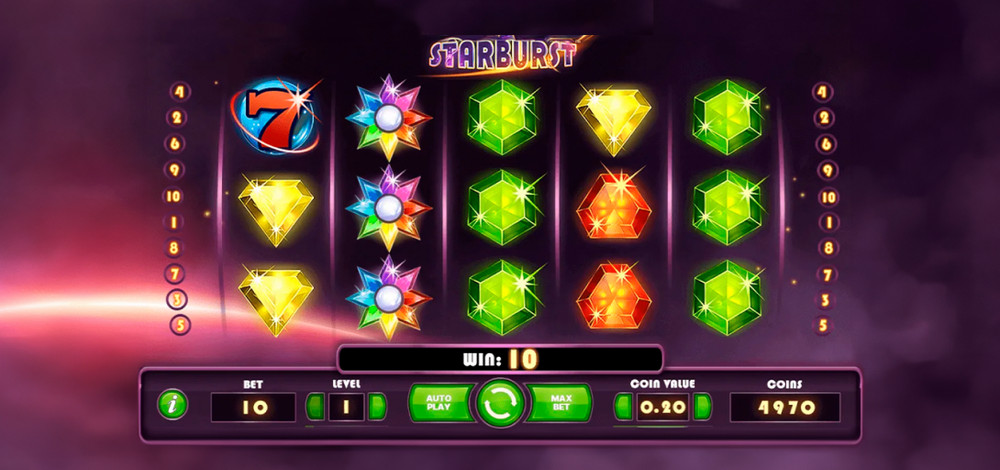Increase the coin value
1000x470 pixels.
pyautogui.click(x=703, y=406)
